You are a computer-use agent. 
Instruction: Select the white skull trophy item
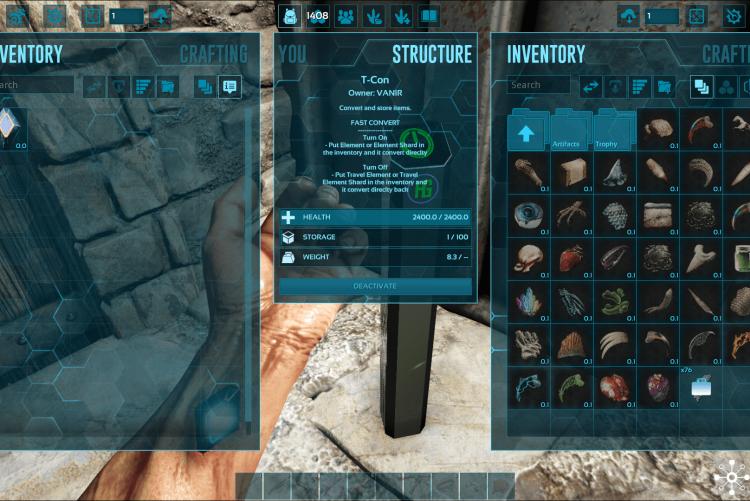[x=525, y=258]
